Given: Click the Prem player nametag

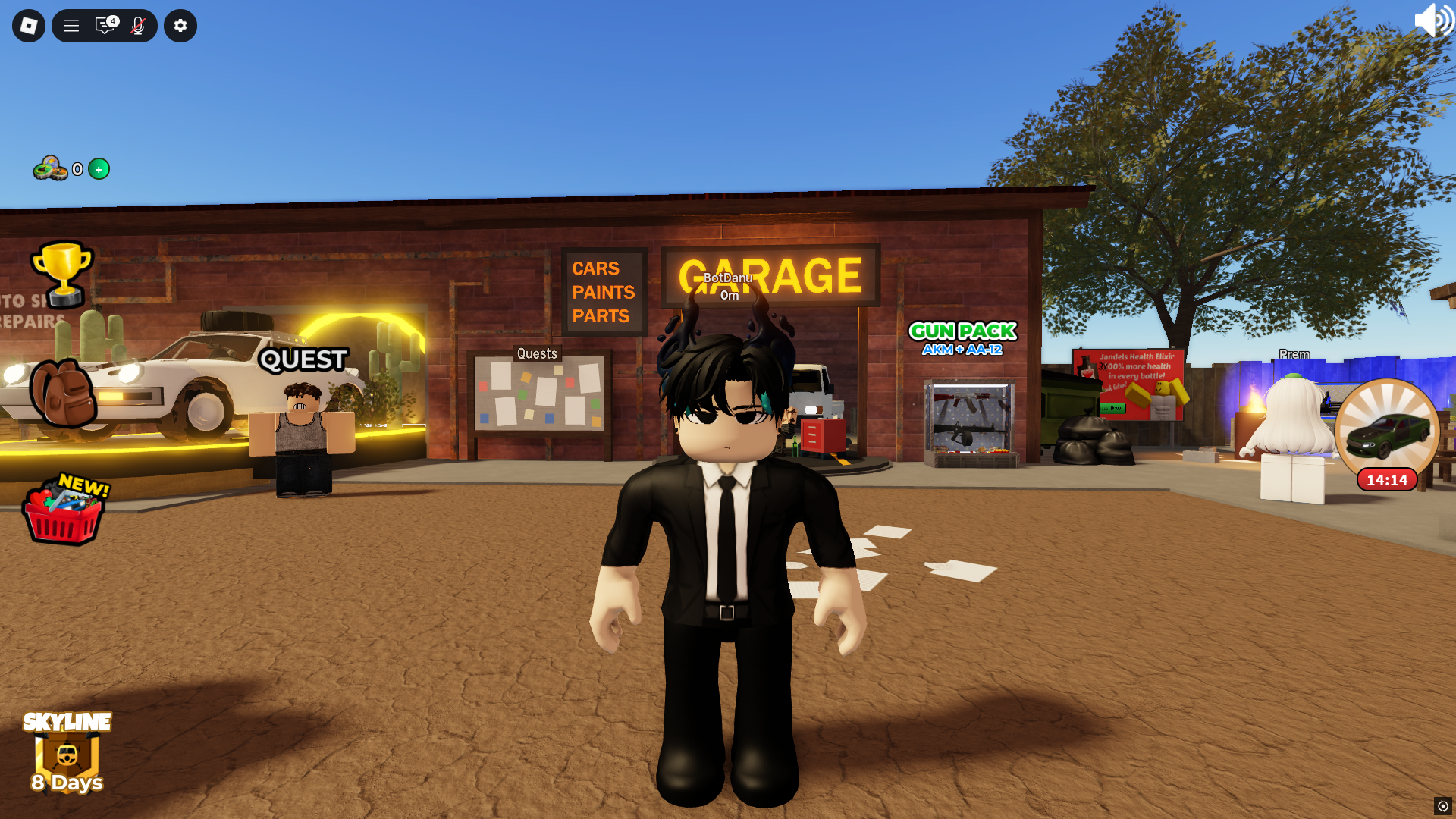Looking at the screenshot, I should (x=1294, y=354).
